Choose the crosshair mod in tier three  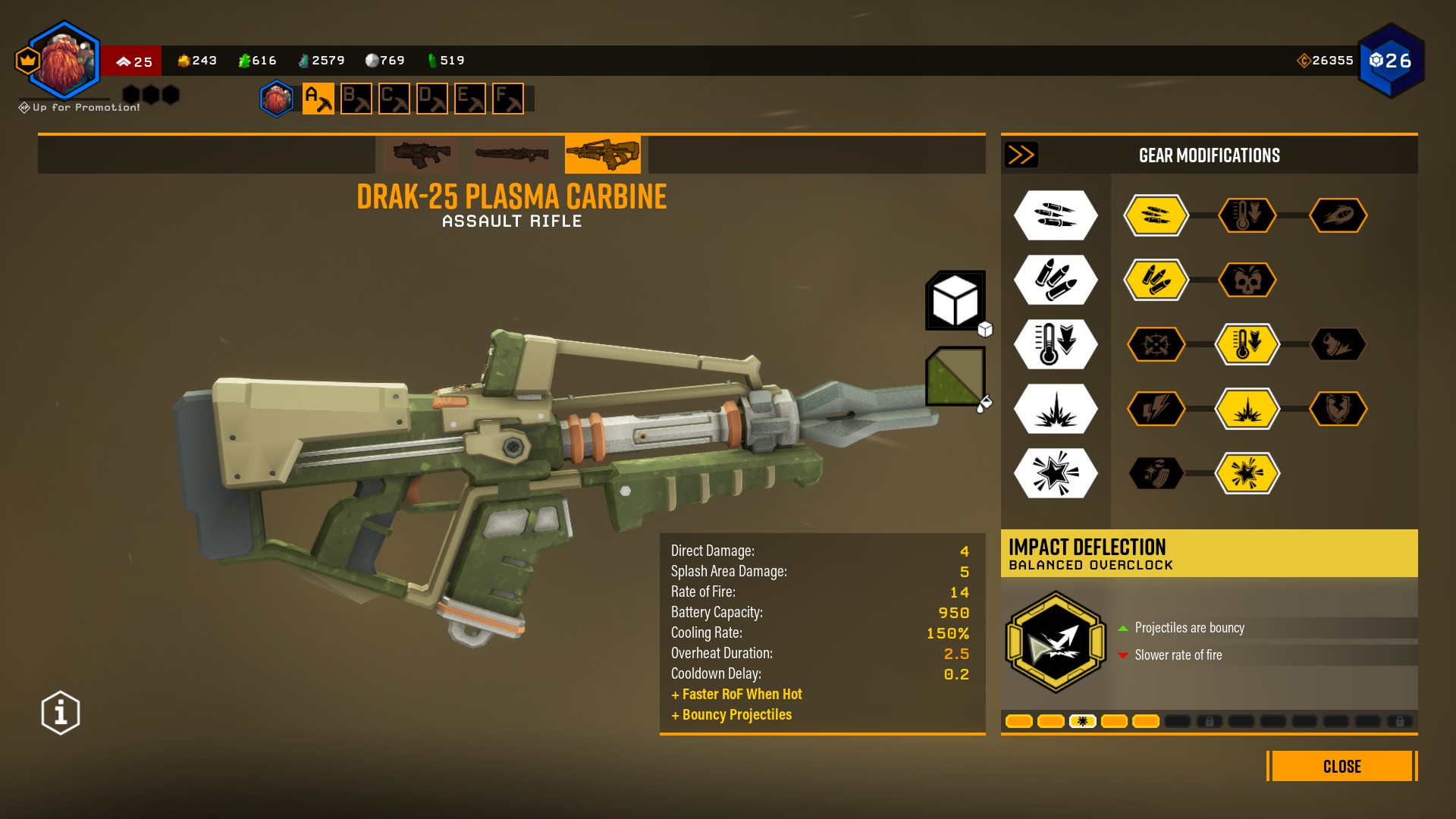[x=1156, y=345]
